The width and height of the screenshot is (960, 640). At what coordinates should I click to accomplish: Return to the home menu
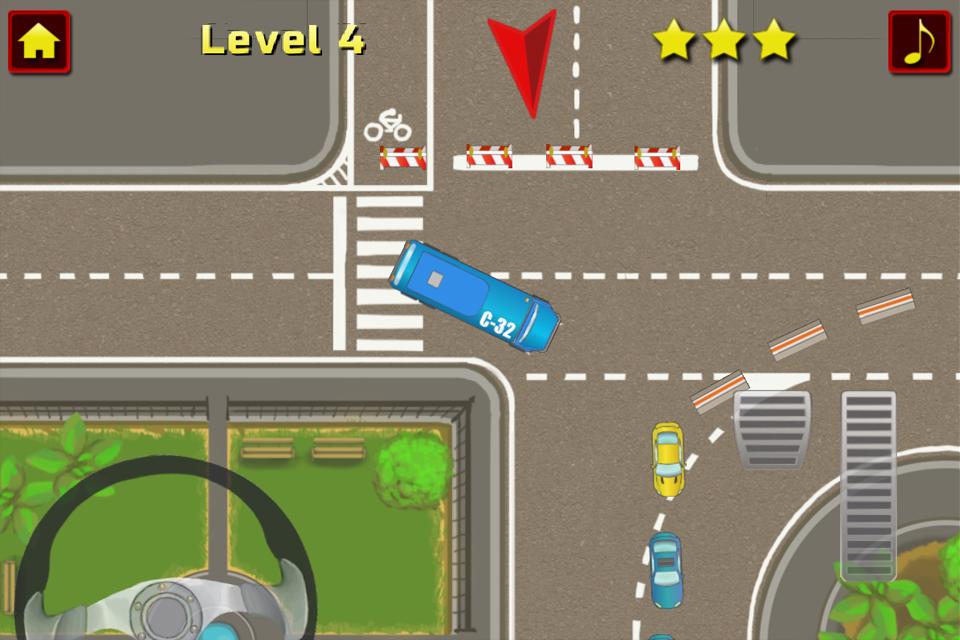point(39,42)
